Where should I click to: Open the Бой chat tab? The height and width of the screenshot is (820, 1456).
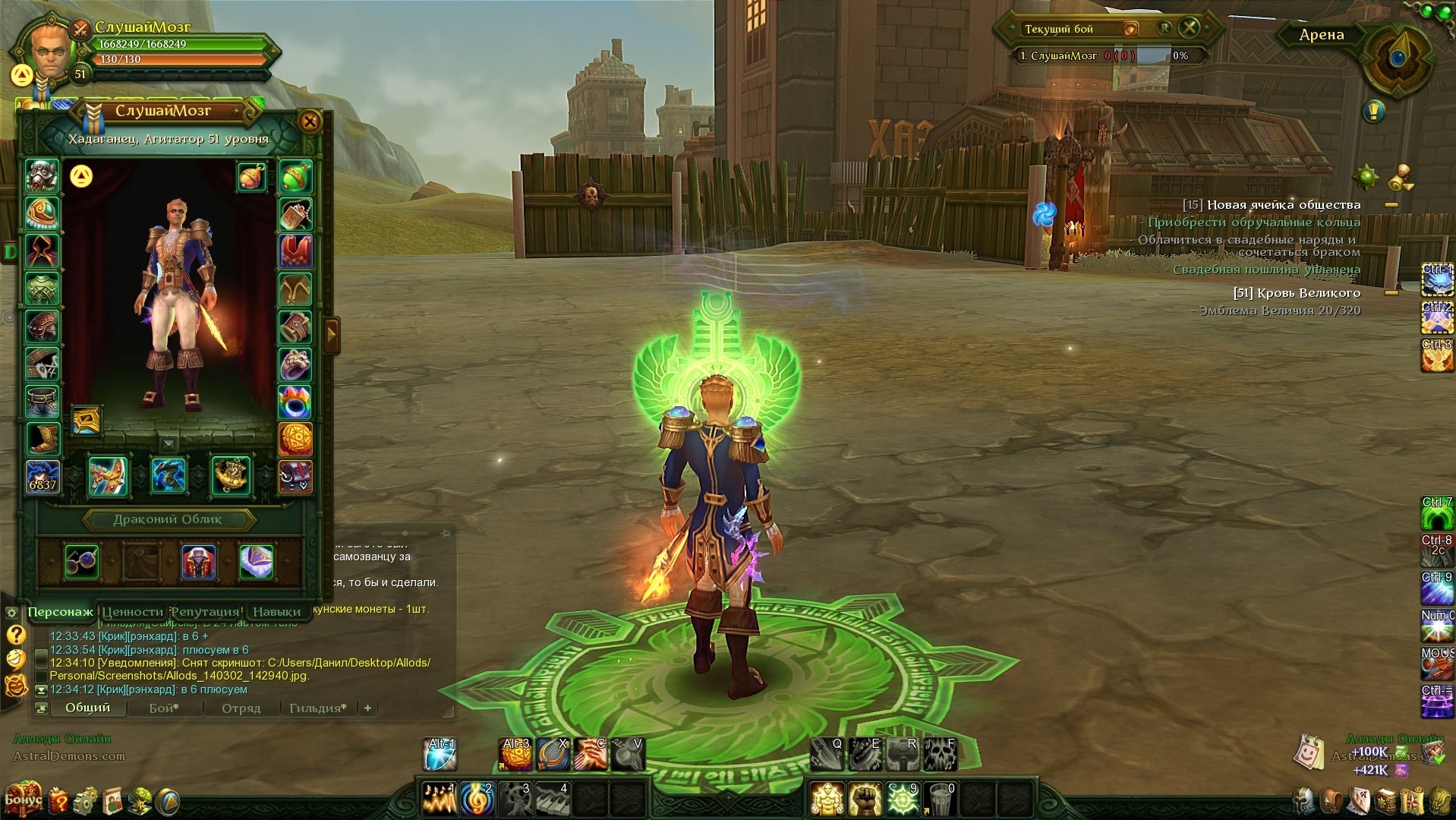point(164,708)
